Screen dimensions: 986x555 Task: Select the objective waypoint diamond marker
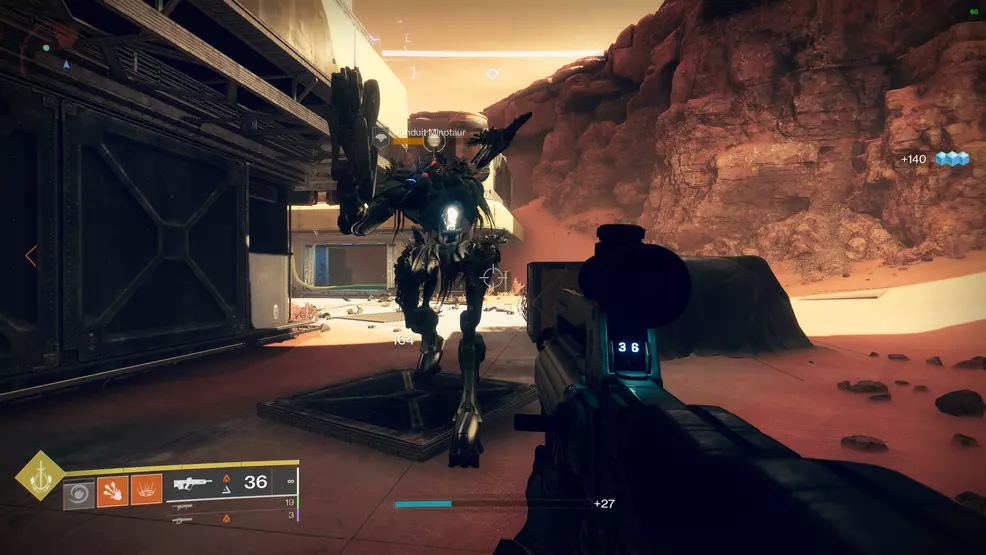(492, 74)
